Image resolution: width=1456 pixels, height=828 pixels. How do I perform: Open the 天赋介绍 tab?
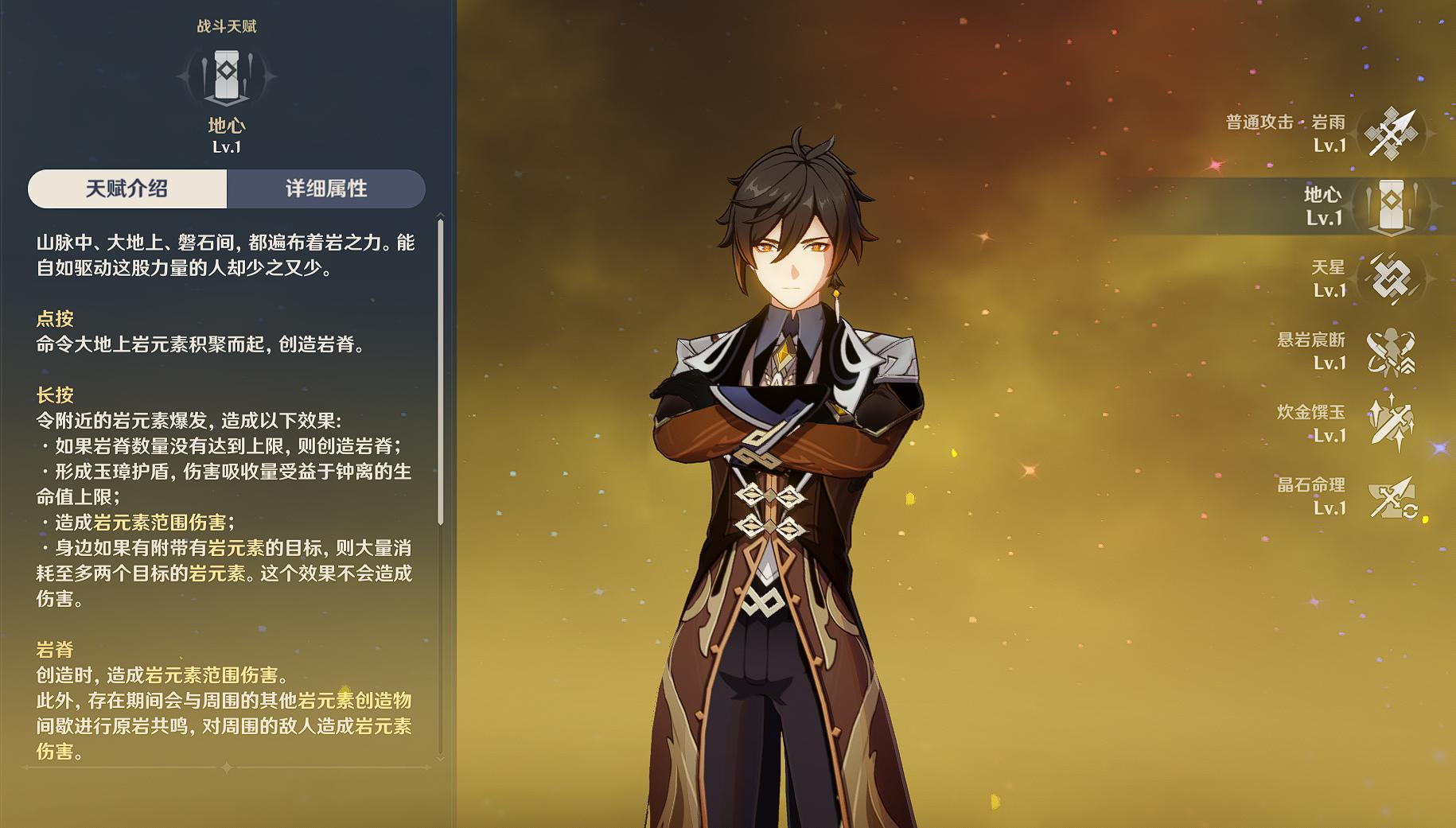click(x=127, y=189)
